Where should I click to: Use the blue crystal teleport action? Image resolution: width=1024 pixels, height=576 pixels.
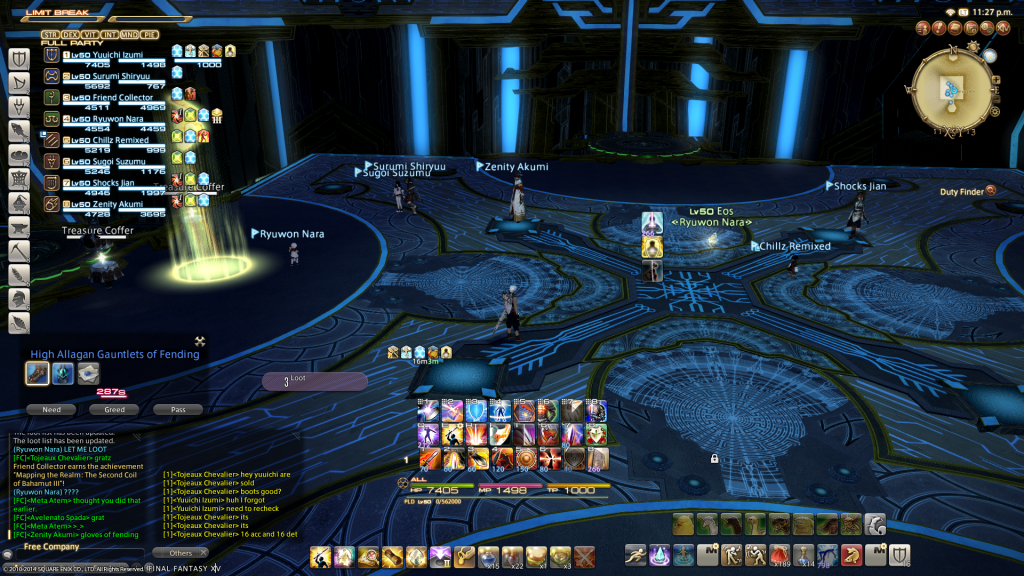coord(659,555)
